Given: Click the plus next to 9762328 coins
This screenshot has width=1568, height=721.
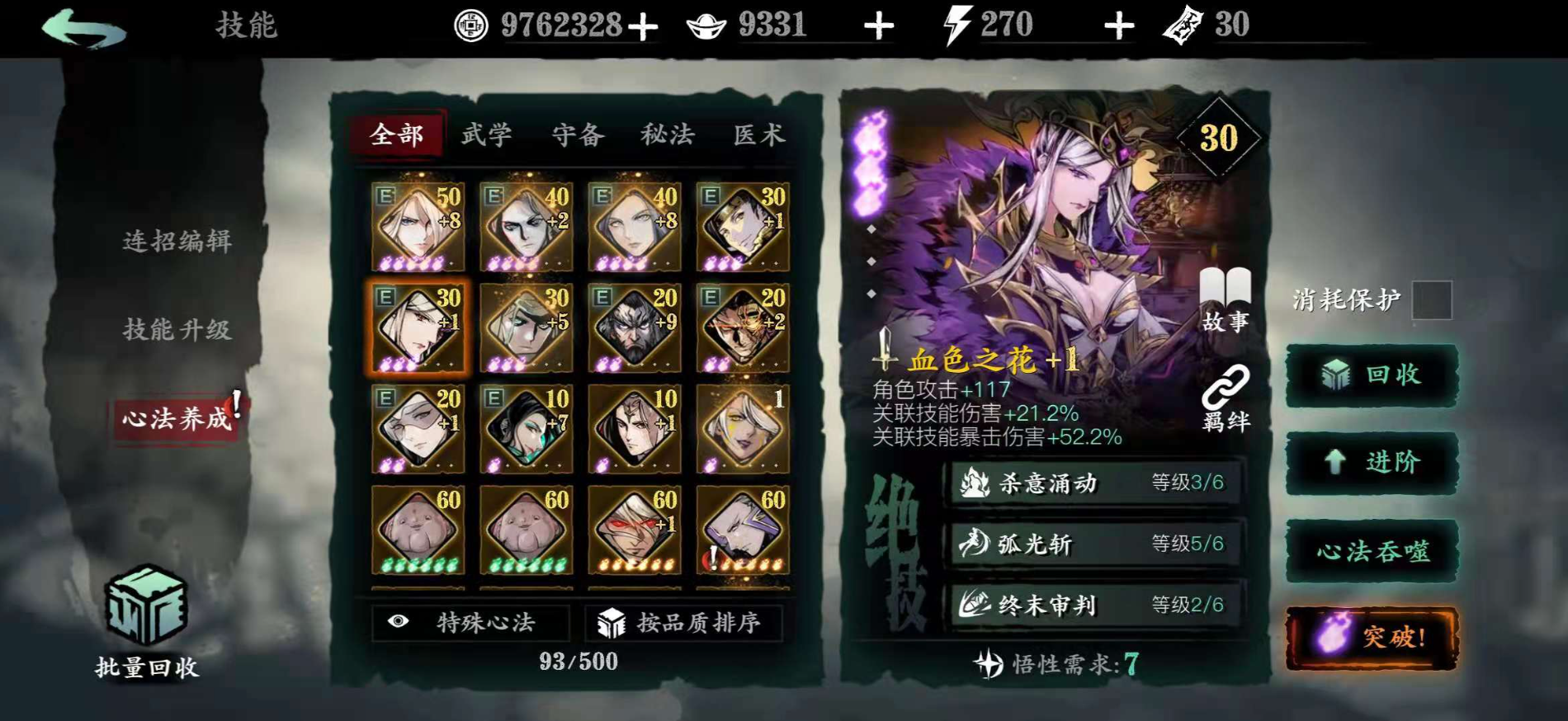Looking at the screenshot, I should (640, 24).
